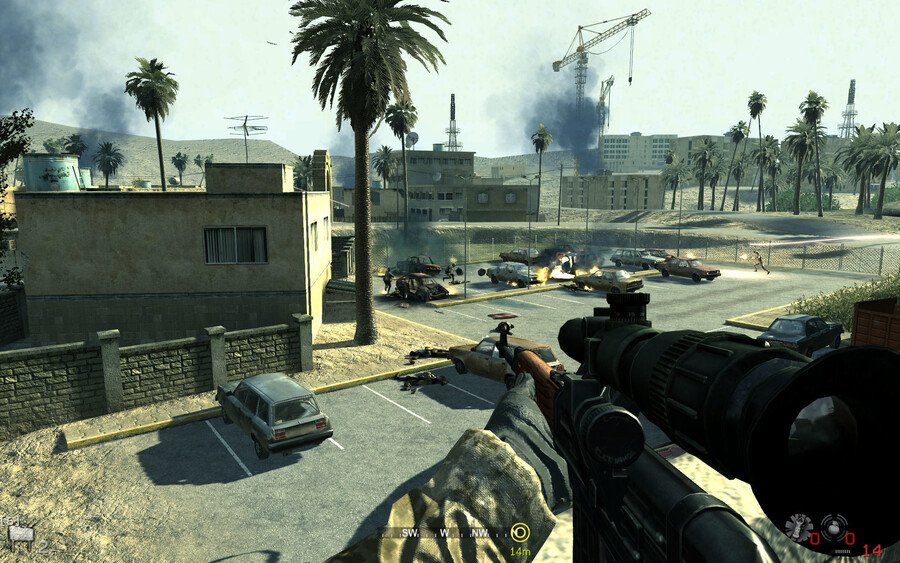Select the claymore inventory icon
Screen dimensions: 900x563
(x=20, y=533)
